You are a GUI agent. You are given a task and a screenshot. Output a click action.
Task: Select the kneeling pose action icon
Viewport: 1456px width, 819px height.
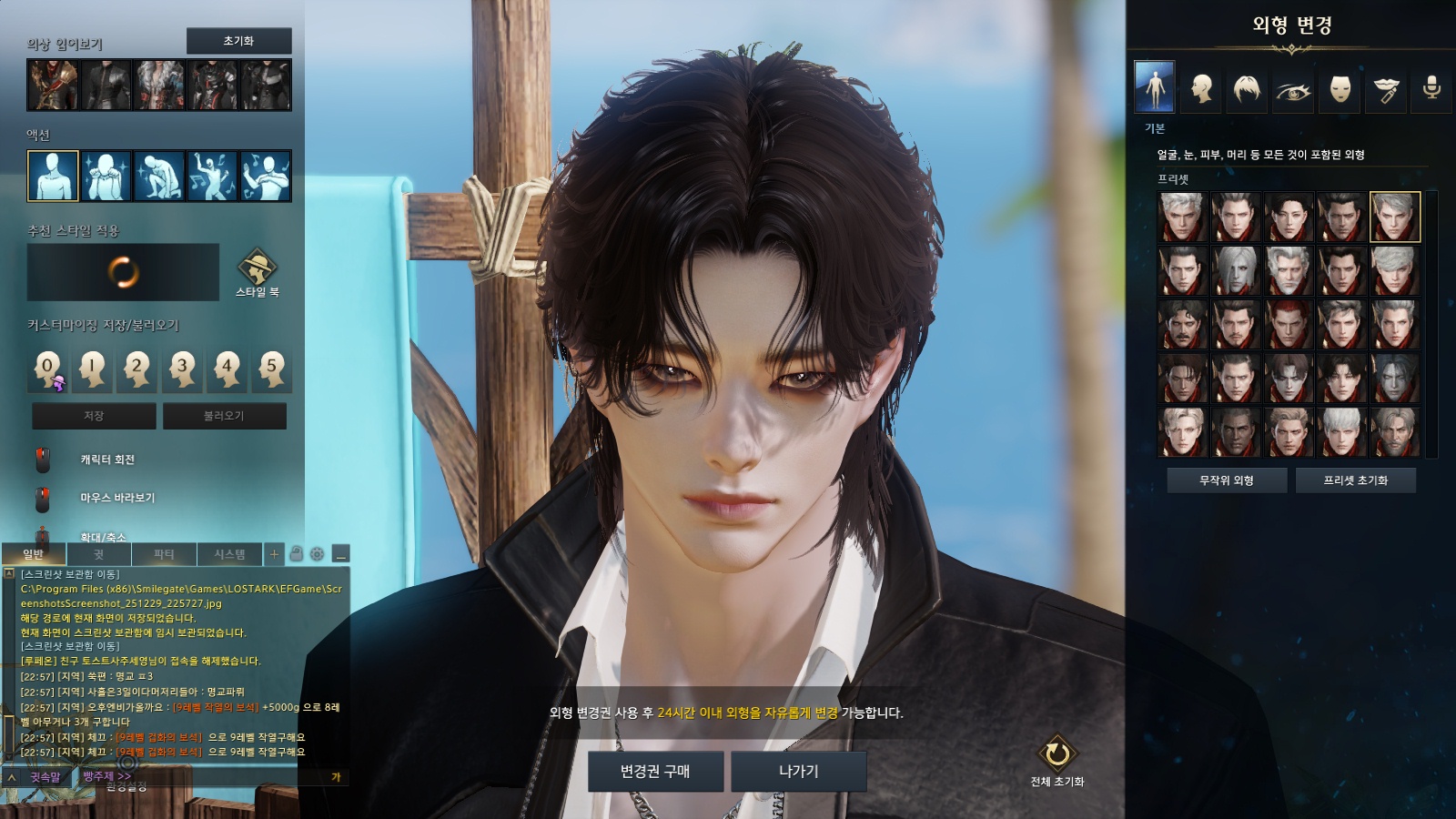tap(159, 176)
